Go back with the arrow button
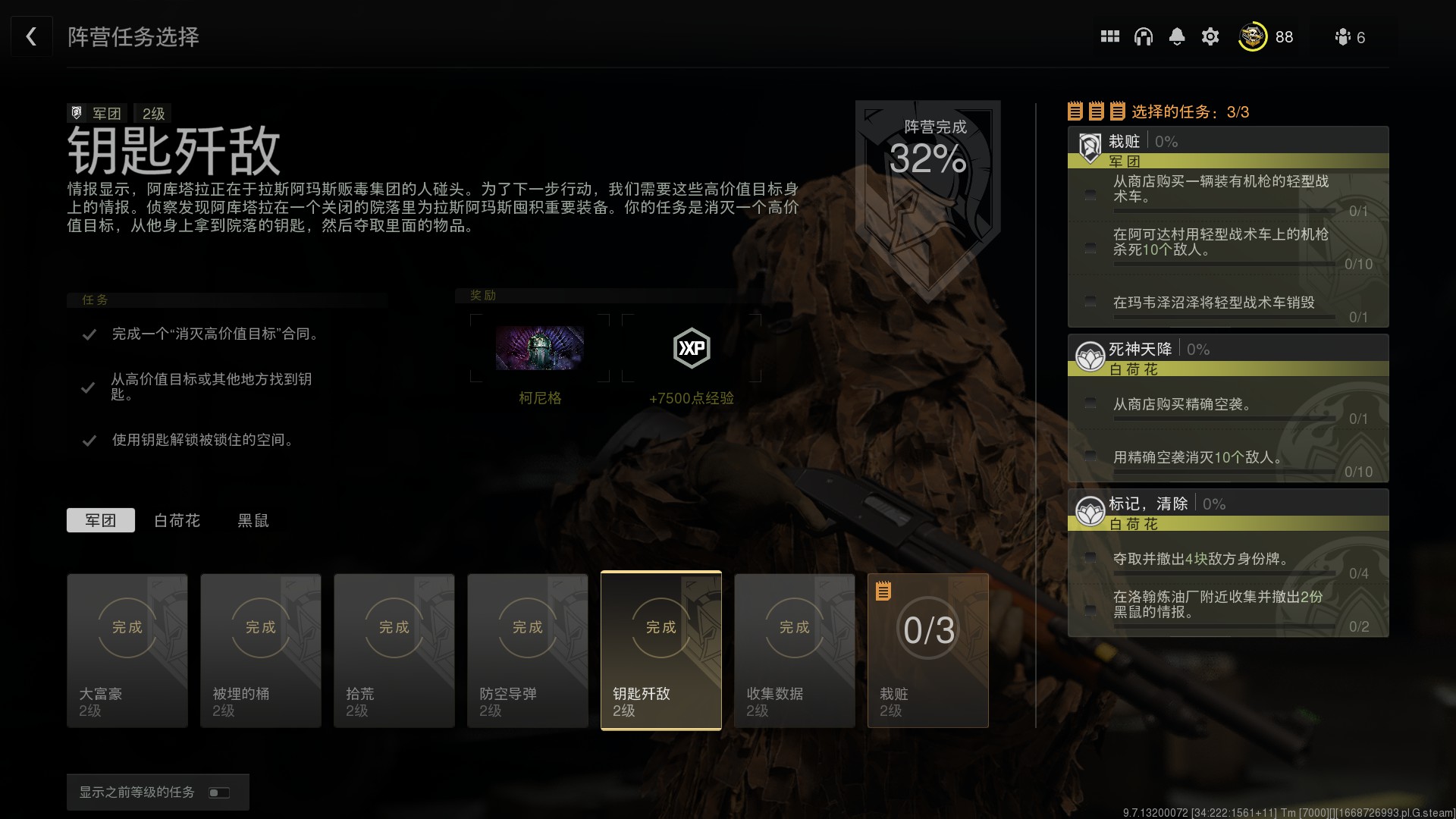This screenshot has height=819, width=1456. point(31,36)
